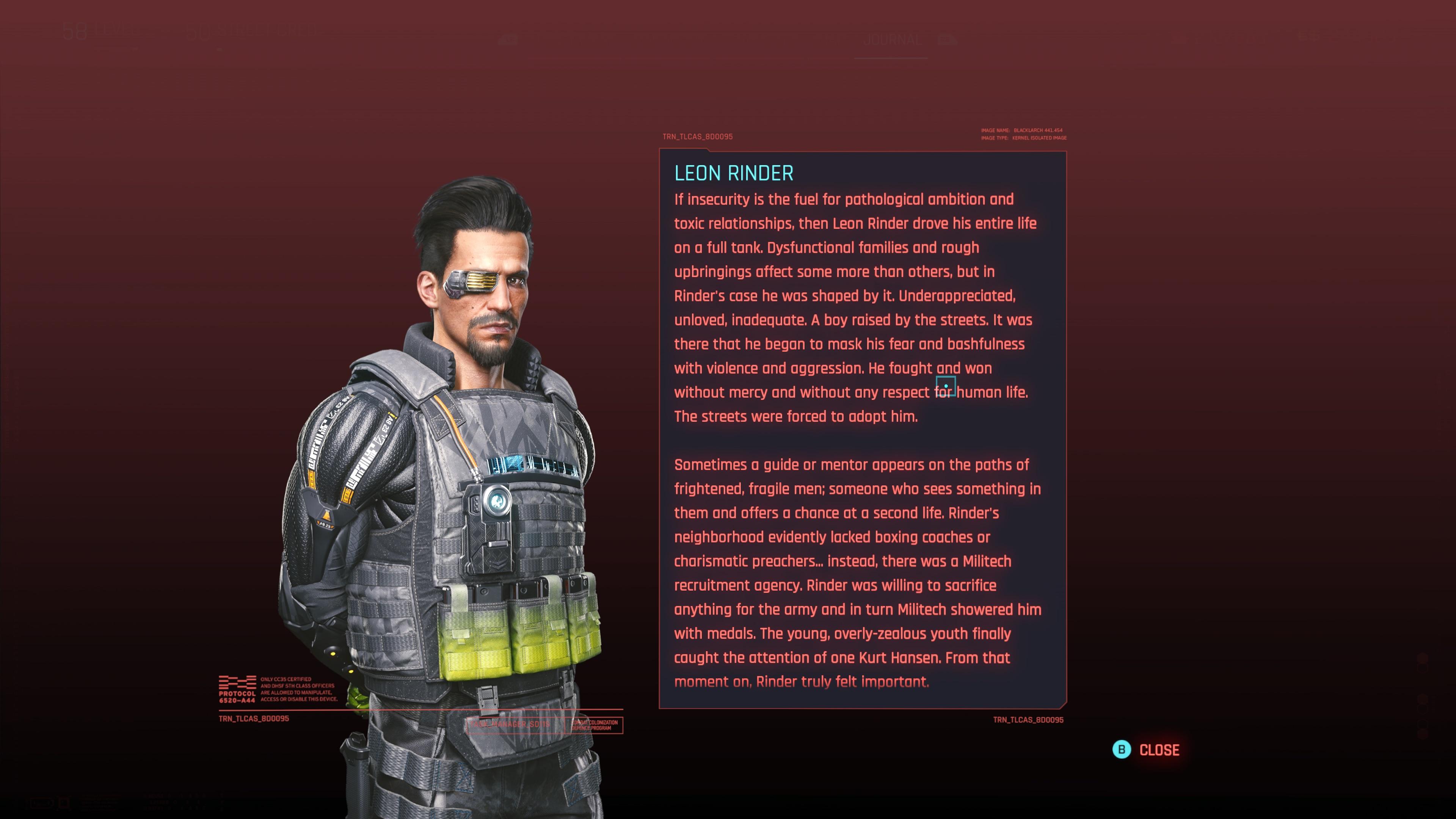The width and height of the screenshot is (1456, 819).
Task: Click the level 58 indicator icon
Action: (79, 31)
